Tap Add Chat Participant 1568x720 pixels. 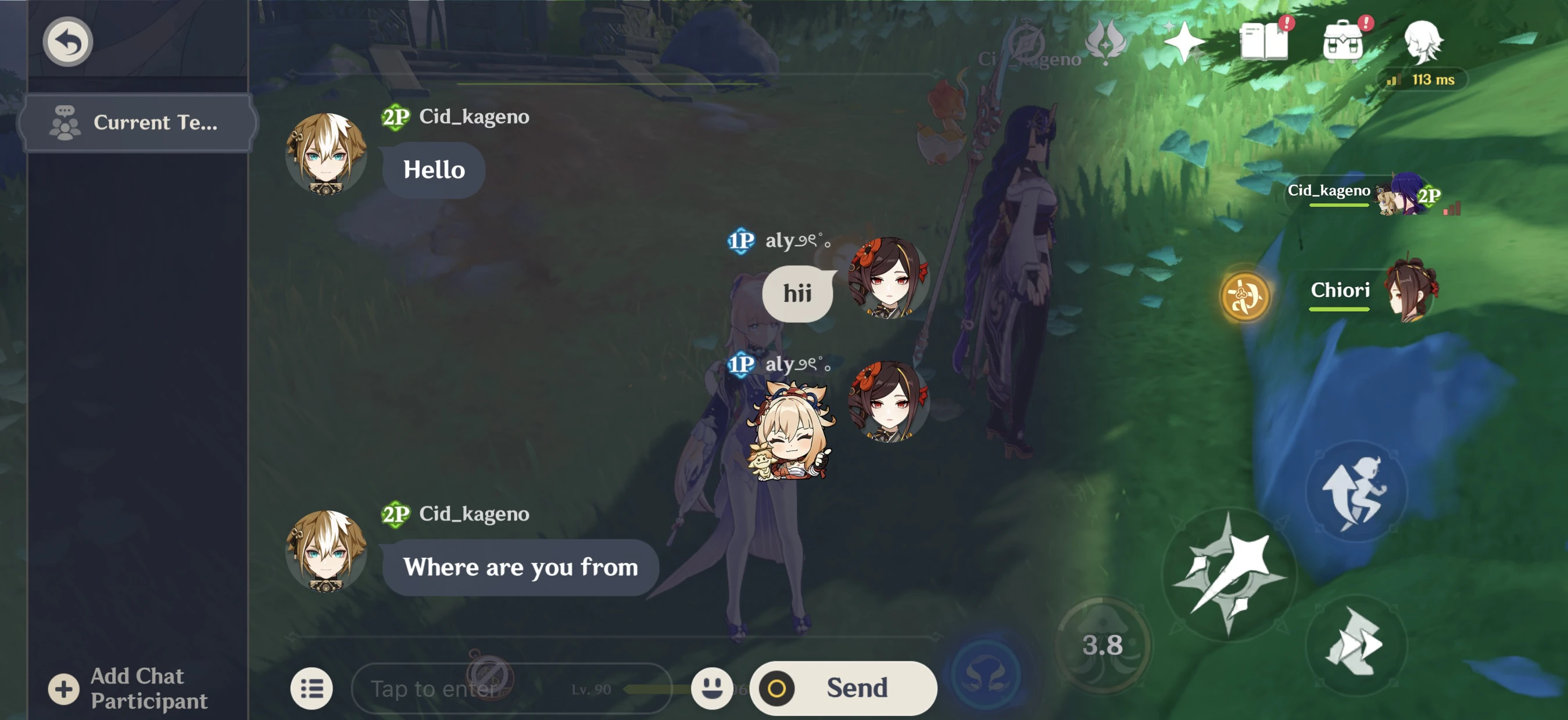[123, 689]
